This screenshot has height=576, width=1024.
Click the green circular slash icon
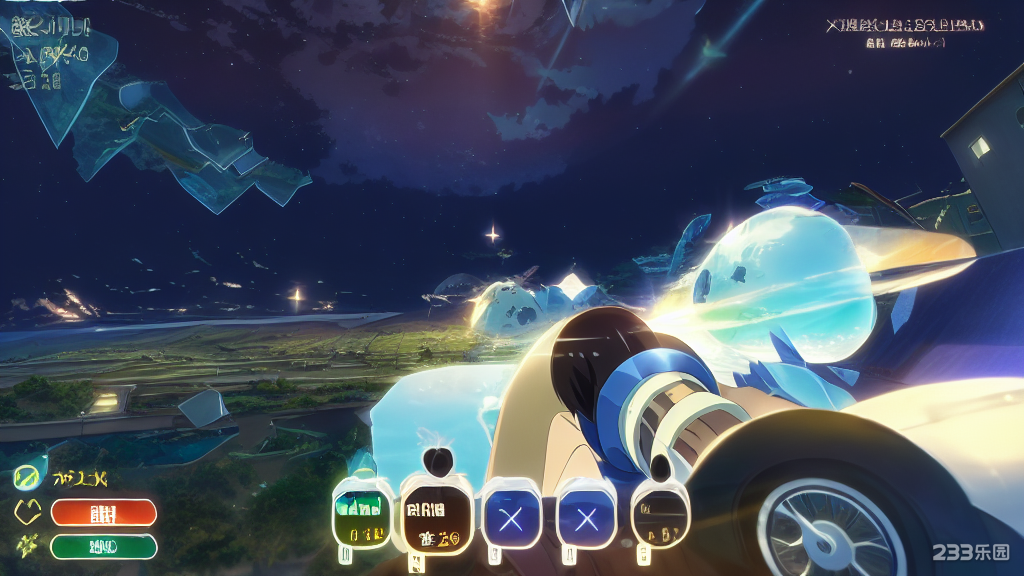coord(27,478)
